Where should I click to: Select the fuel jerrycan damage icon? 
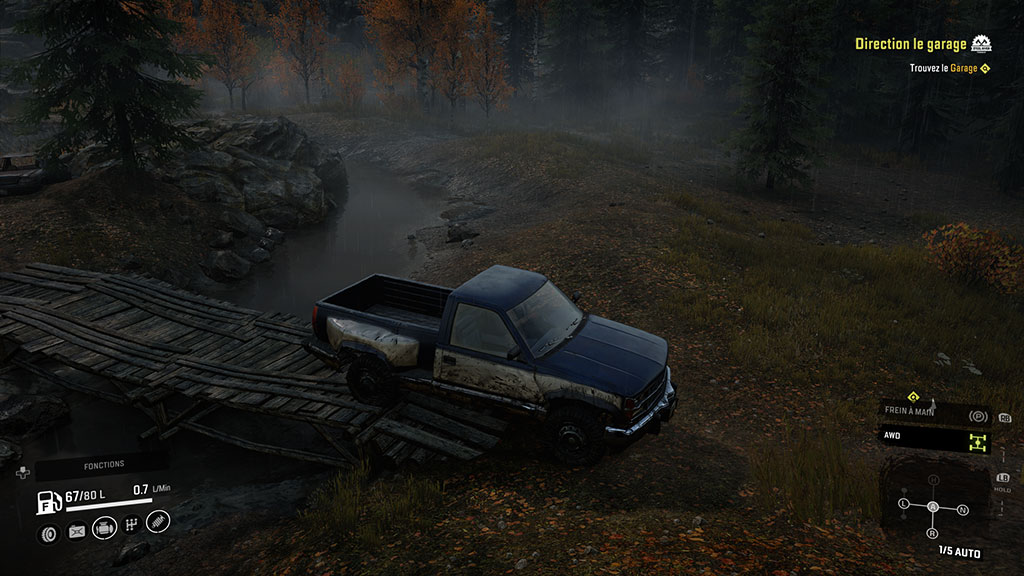click(77, 532)
